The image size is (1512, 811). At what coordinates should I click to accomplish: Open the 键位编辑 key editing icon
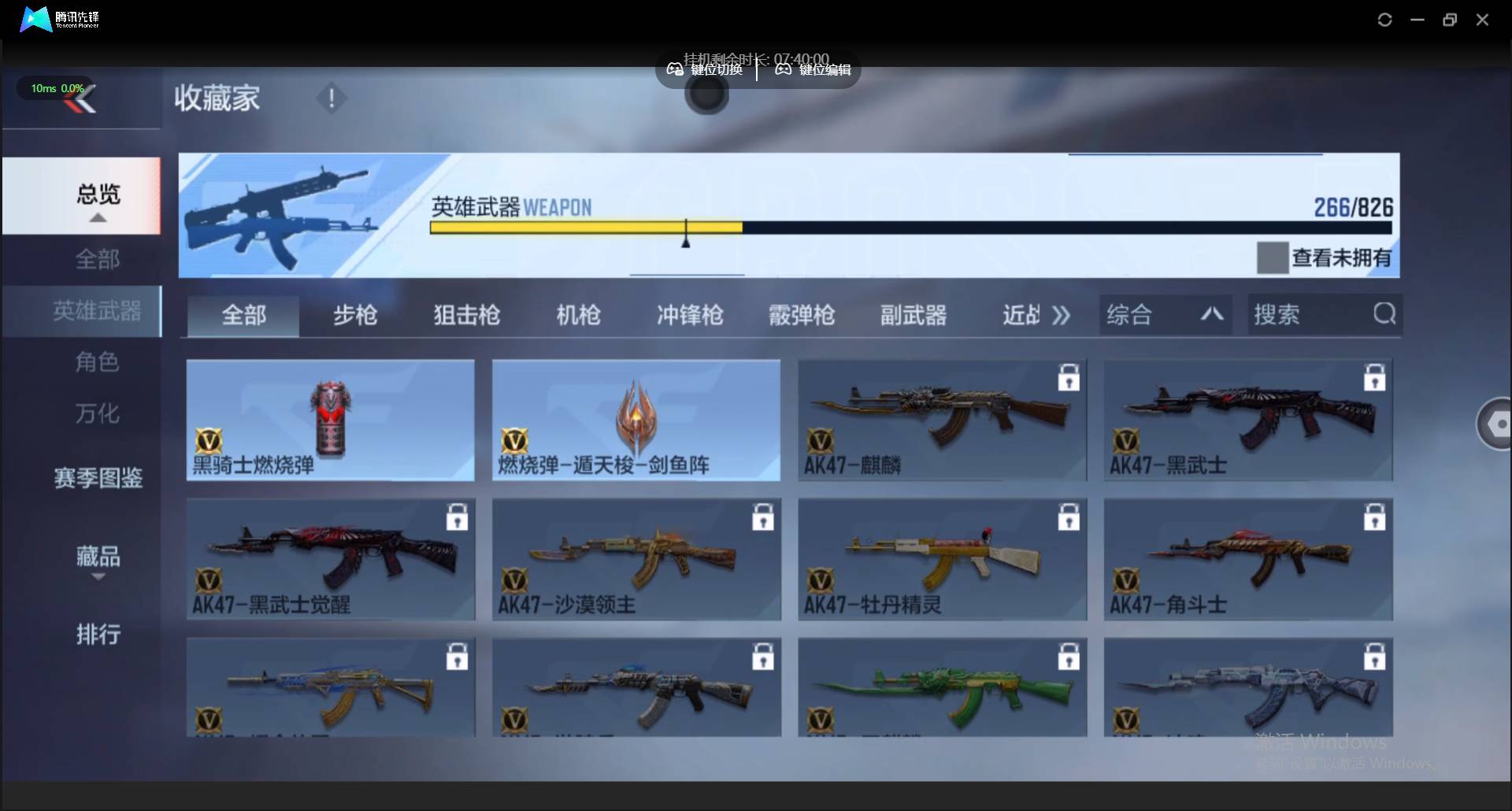pos(782,69)
